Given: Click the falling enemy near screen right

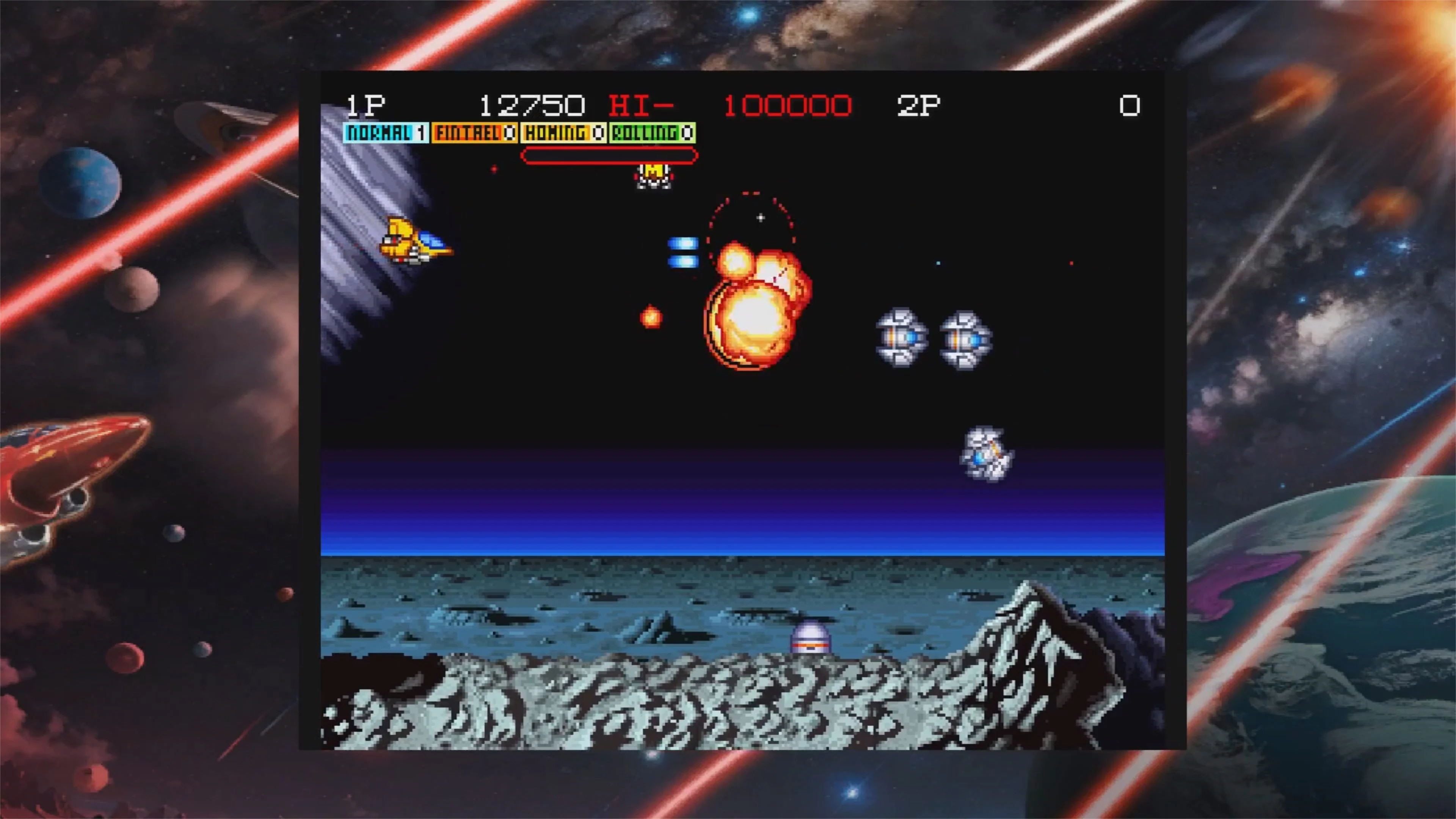Looking at the screenshot, I should pyautogui.click(x=988, y=455).
